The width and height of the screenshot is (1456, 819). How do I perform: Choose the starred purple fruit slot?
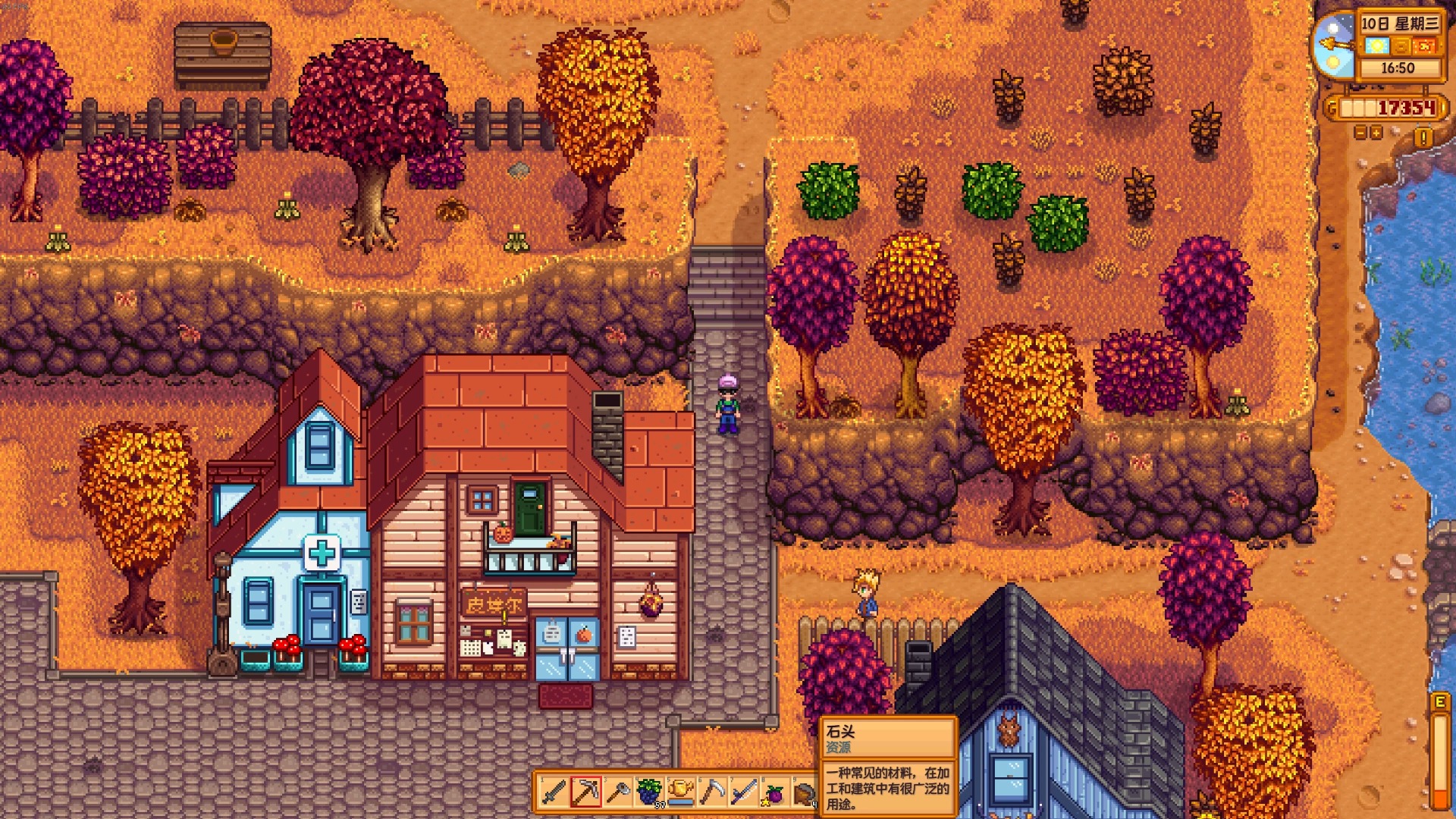click(775, 792)
